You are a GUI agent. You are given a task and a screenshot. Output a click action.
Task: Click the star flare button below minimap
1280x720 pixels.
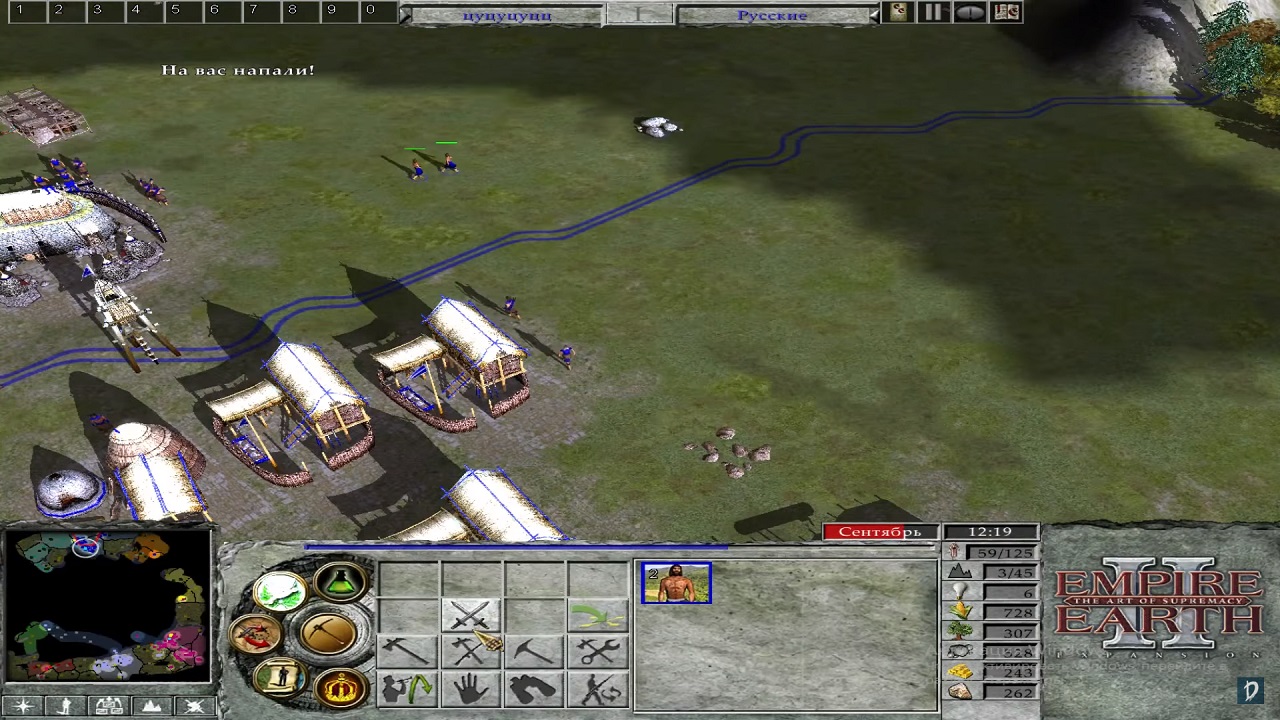click(22, 706)
